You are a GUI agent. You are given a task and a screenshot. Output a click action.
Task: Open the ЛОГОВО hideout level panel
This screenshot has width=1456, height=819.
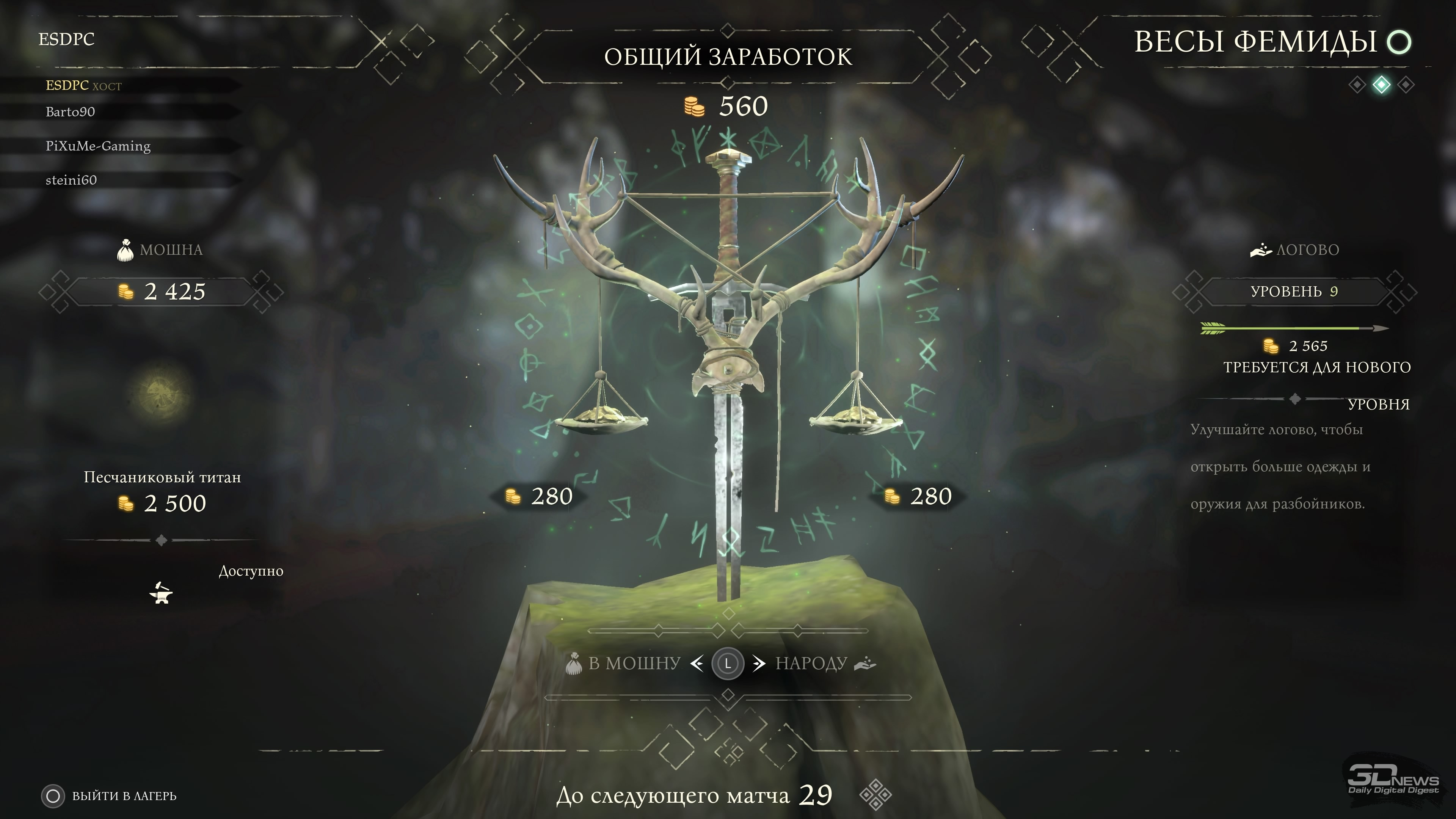point(1294,292)
